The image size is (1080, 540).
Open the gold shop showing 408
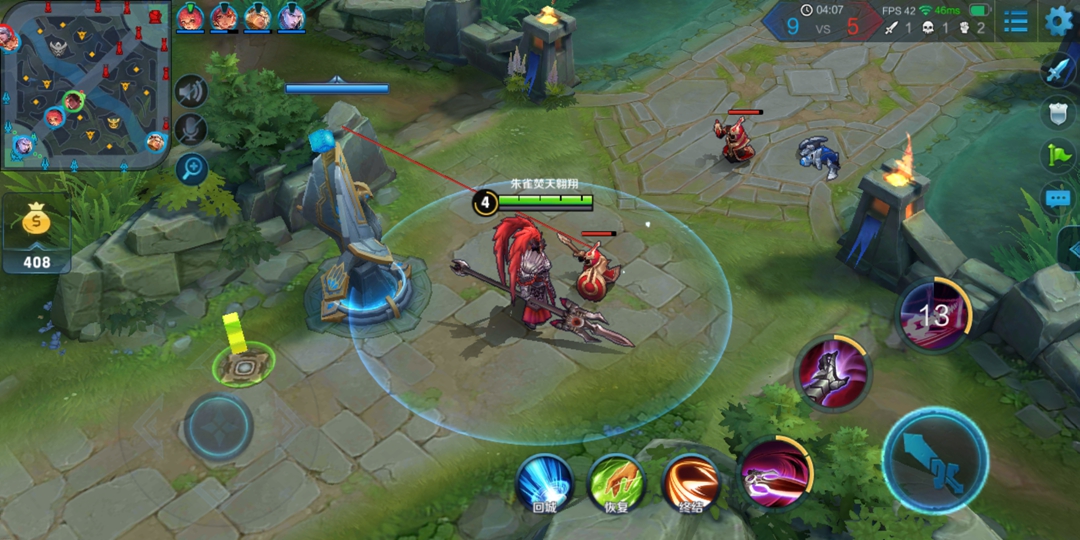37,236
